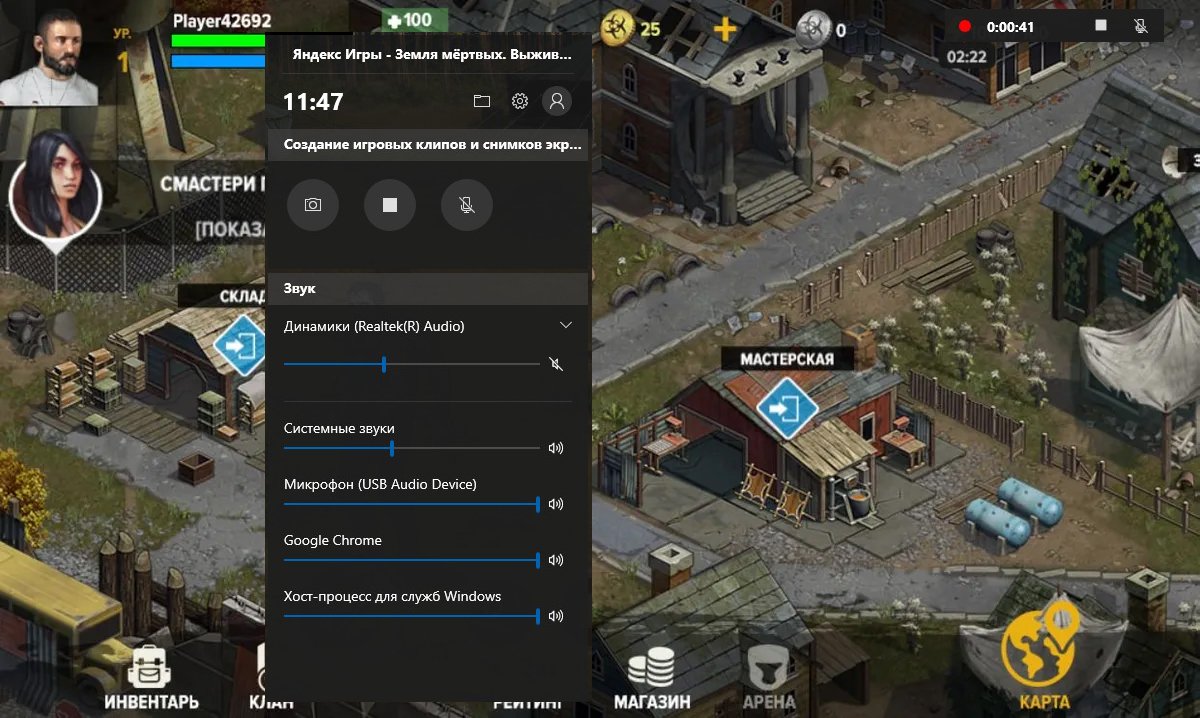Stop recording in the capture panel
Screen dimensions: 1200x718
click(390, 205)
